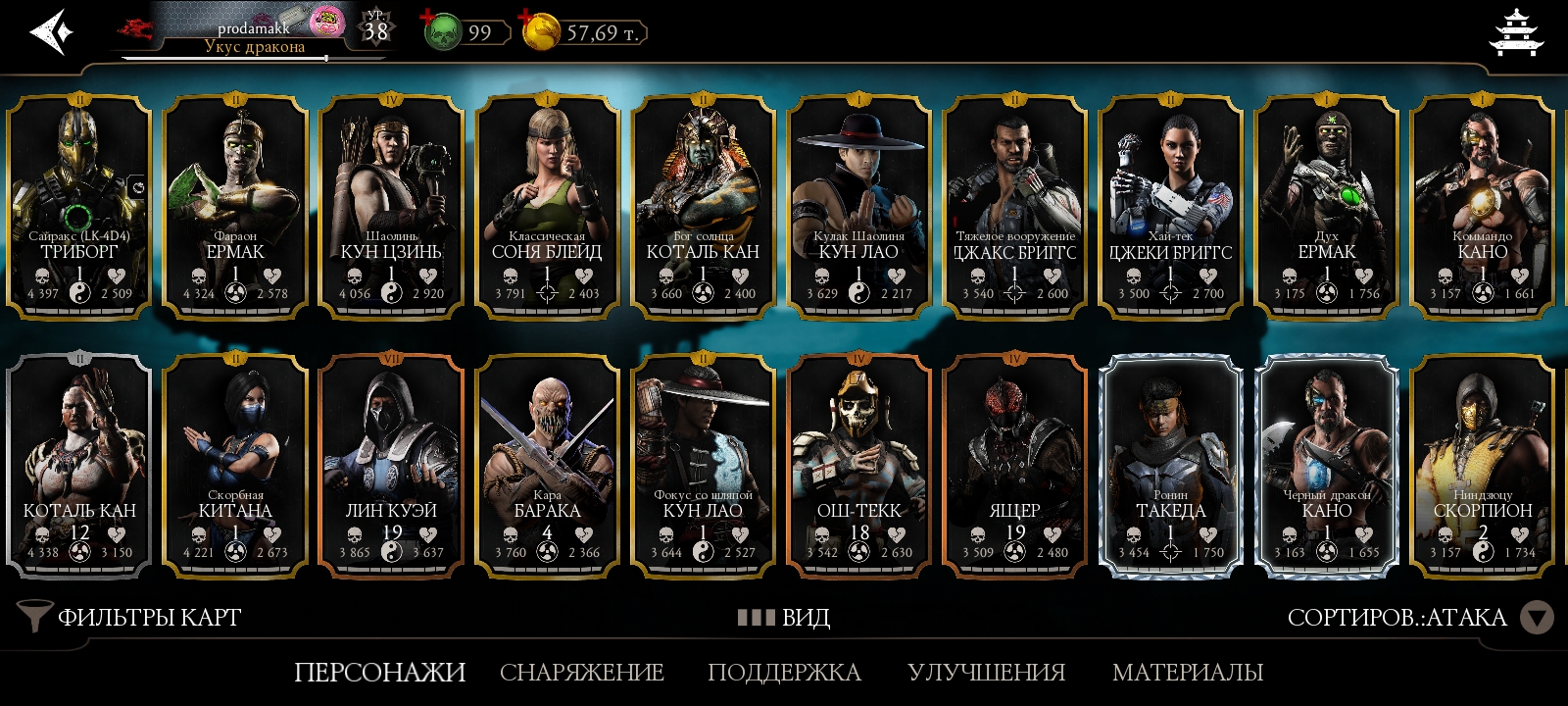Choose the Ронин Такеда card

pyautogui.click(x=1171, y=467)
